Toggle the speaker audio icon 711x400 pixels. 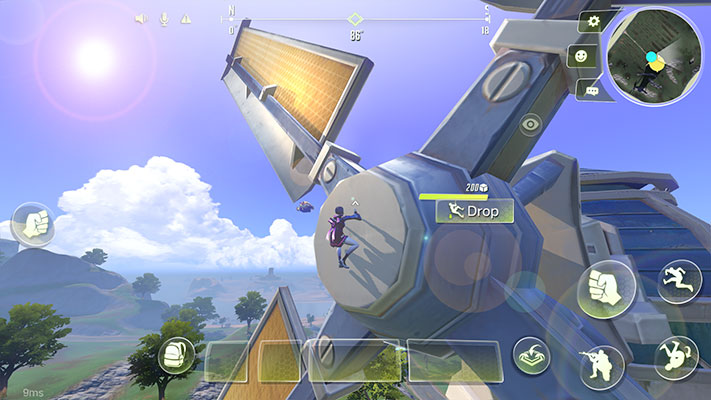(x=142, y=19)
